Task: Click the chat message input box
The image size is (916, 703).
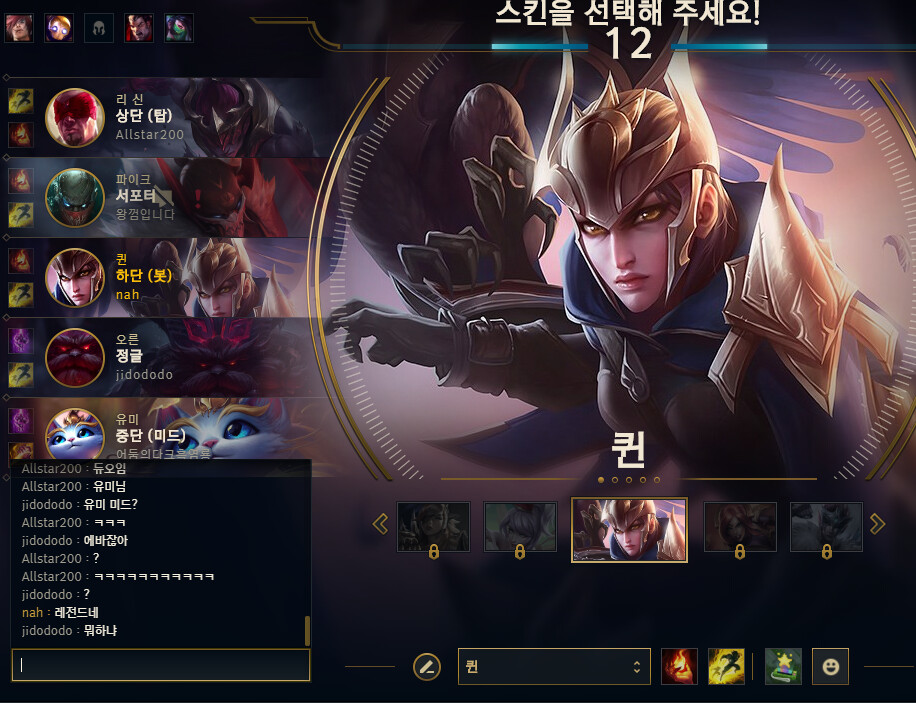Action: pos(160,665)
